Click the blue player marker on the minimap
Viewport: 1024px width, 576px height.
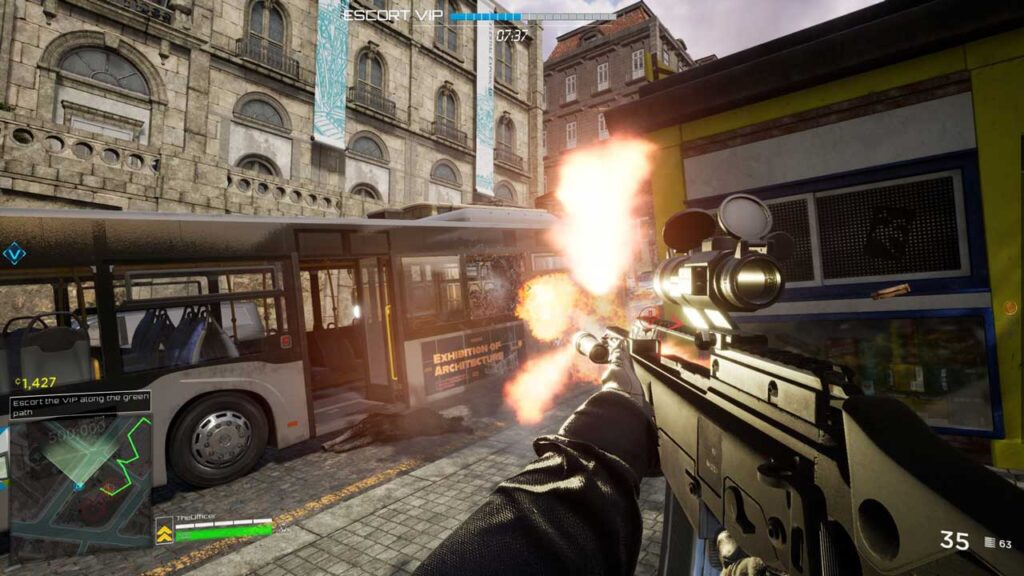78,486
